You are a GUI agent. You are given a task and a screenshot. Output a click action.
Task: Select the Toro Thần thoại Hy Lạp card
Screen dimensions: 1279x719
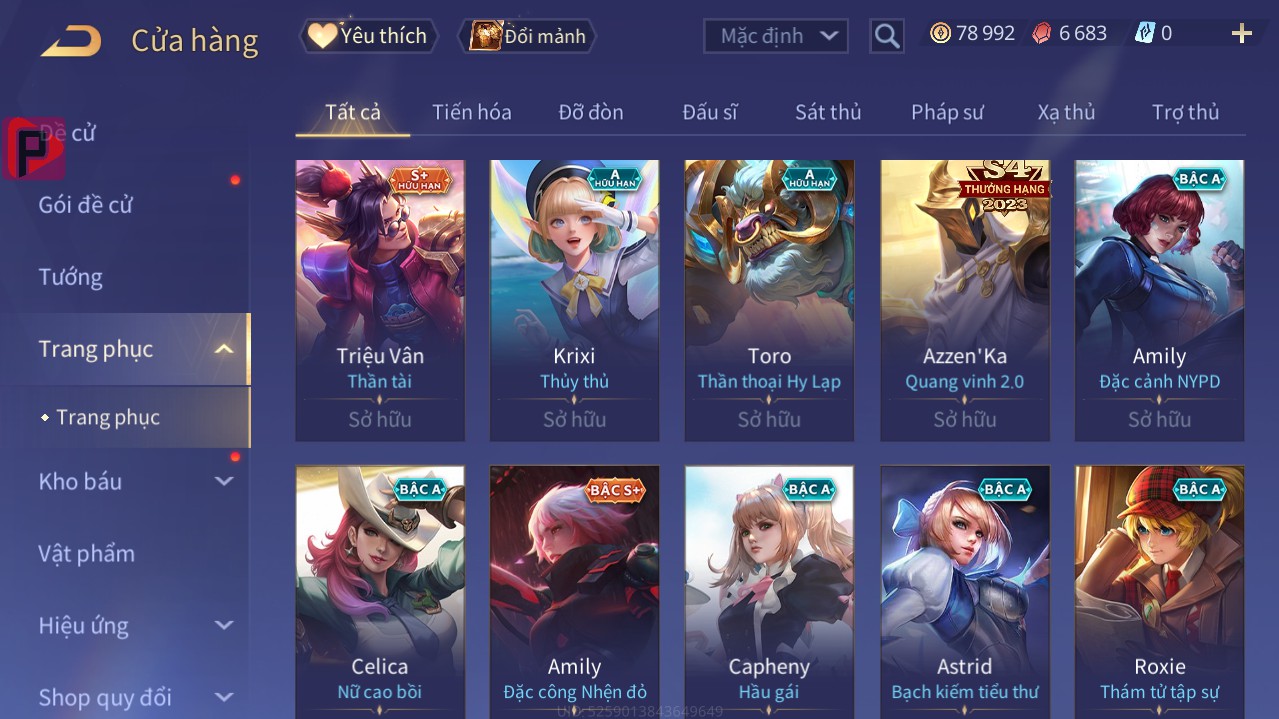click(769, 300)
